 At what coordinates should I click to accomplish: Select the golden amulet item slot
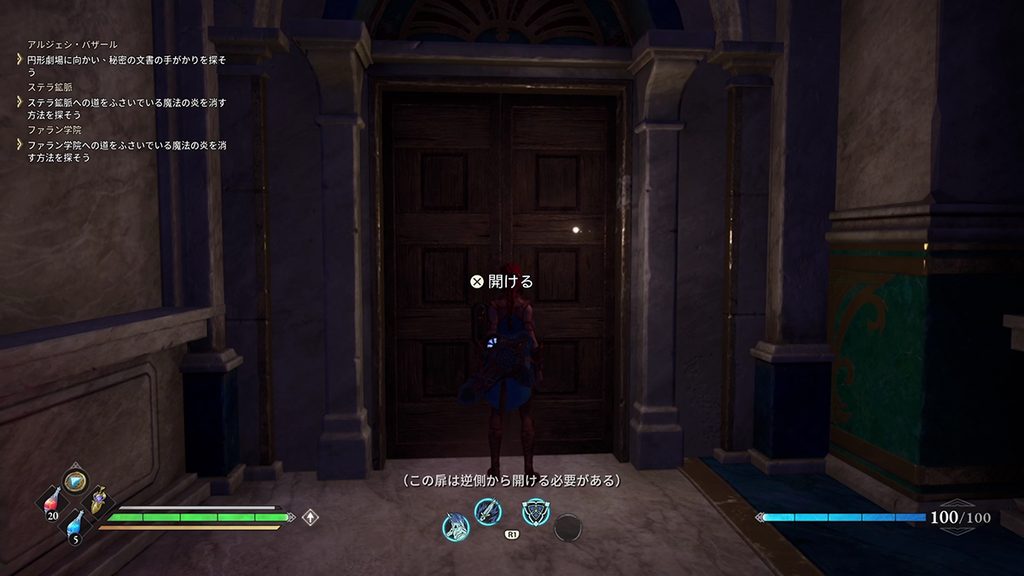click(x=99, y=500)
